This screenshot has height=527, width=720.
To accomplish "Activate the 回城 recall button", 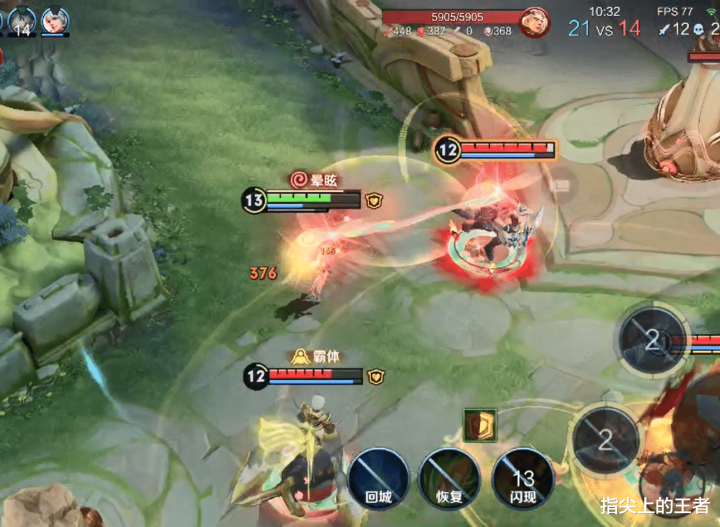I will 378,479.
